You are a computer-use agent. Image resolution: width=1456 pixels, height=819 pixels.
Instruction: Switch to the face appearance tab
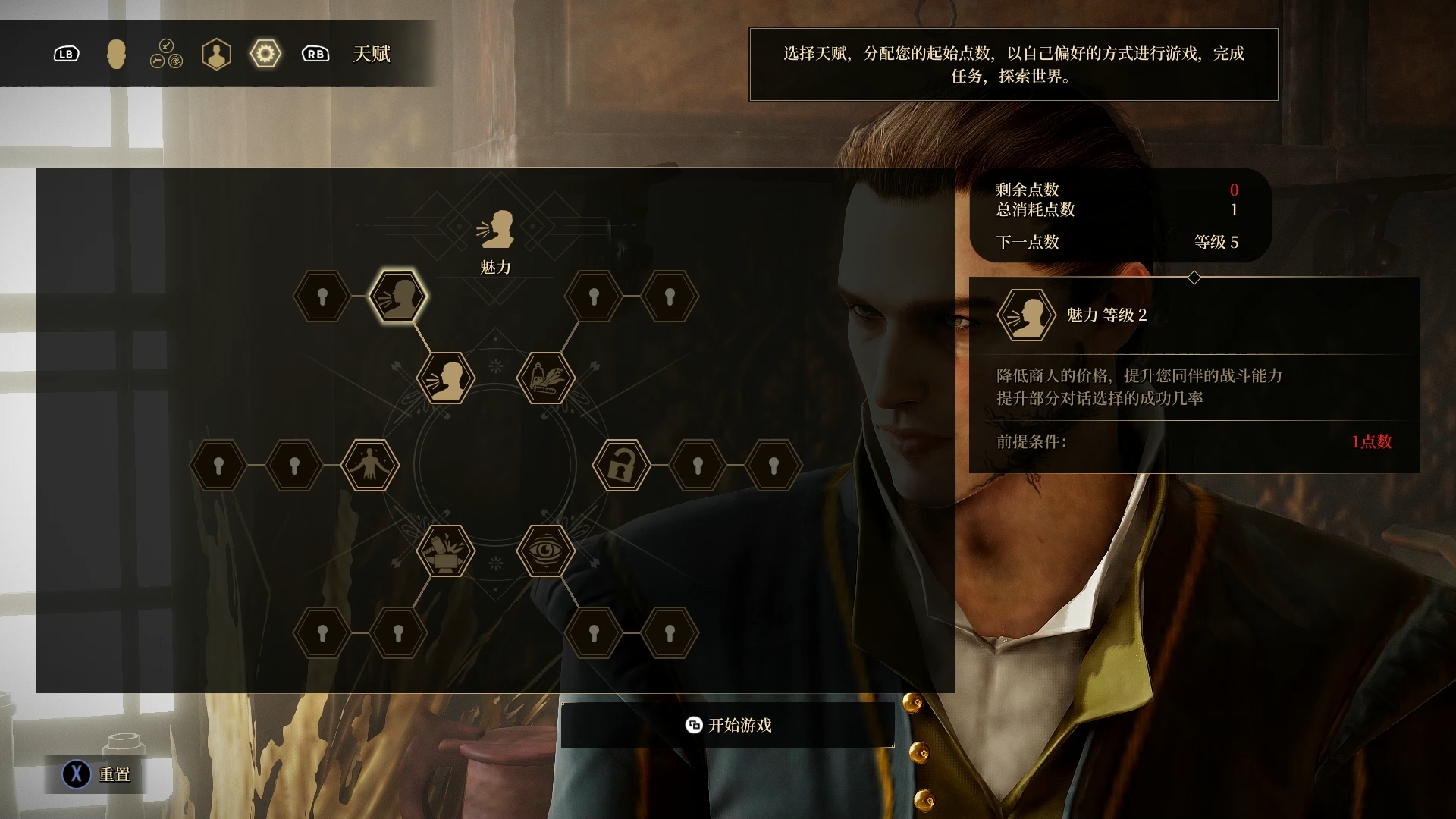[x=116, y=55]
